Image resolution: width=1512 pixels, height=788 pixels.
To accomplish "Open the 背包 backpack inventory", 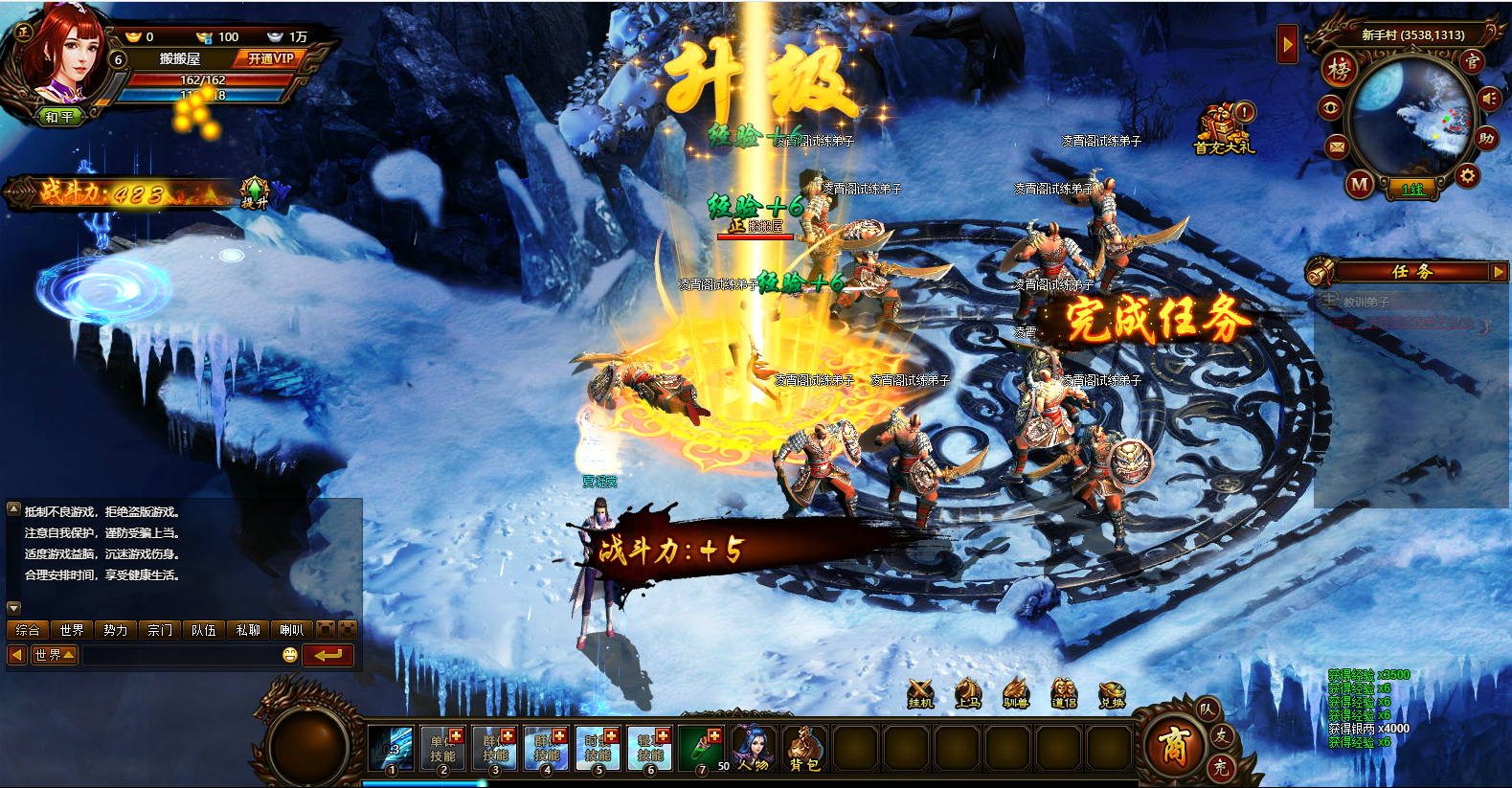I will 805,748.
